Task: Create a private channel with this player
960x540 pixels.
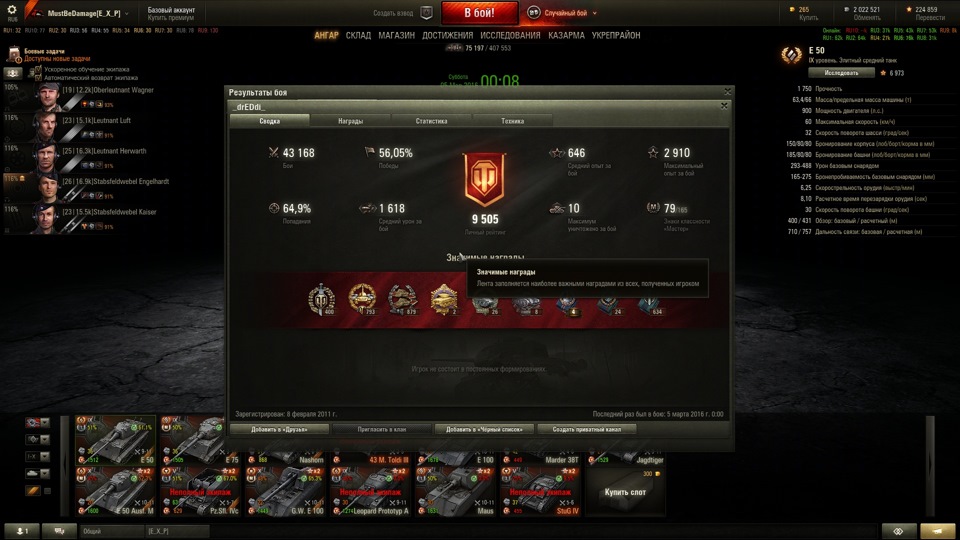Action: tap(587, 429)
